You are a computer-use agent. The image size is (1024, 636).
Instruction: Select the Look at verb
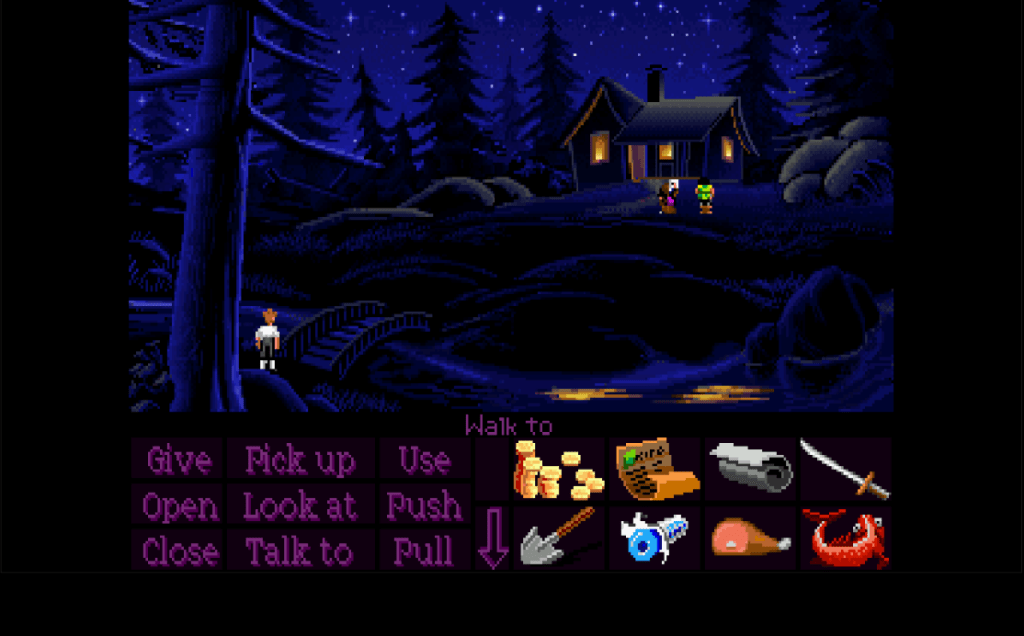click(x=300, y=506)
